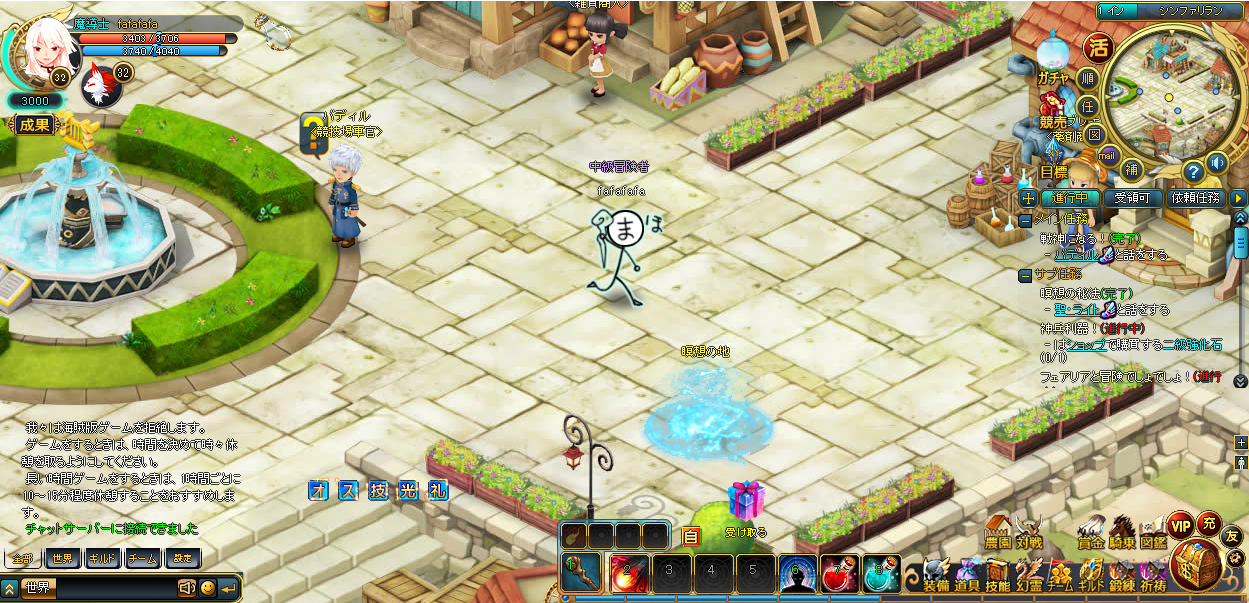Toggle the sound speaker button

1217,163
